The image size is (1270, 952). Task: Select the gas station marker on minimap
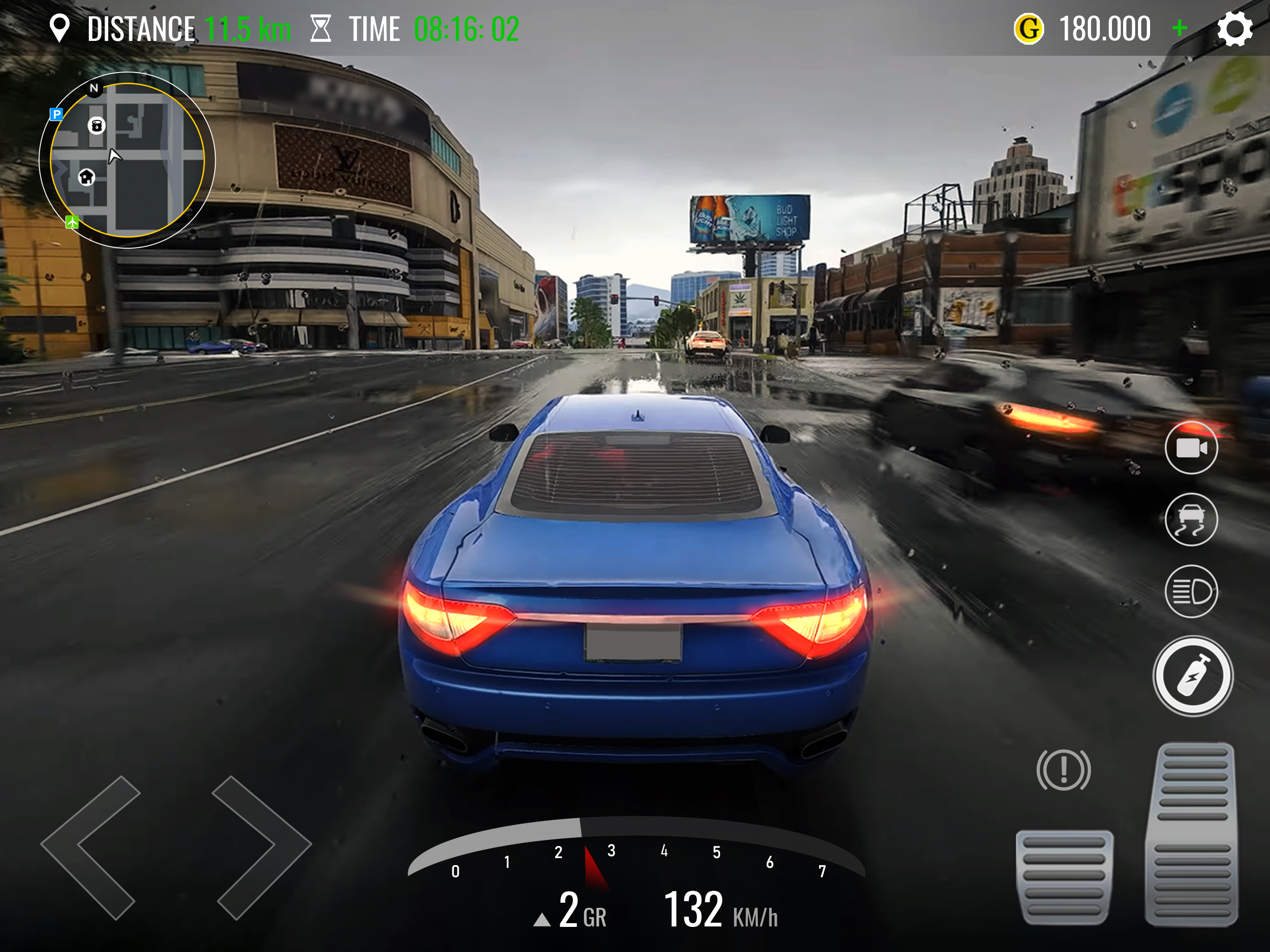coord(96,125)
